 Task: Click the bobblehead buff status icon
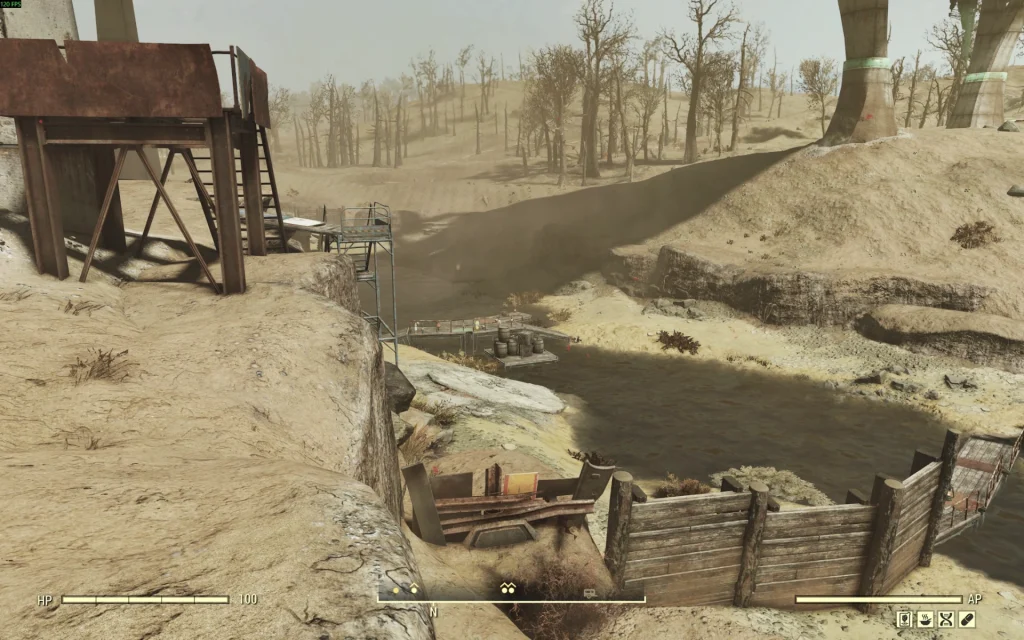point(904,619)
